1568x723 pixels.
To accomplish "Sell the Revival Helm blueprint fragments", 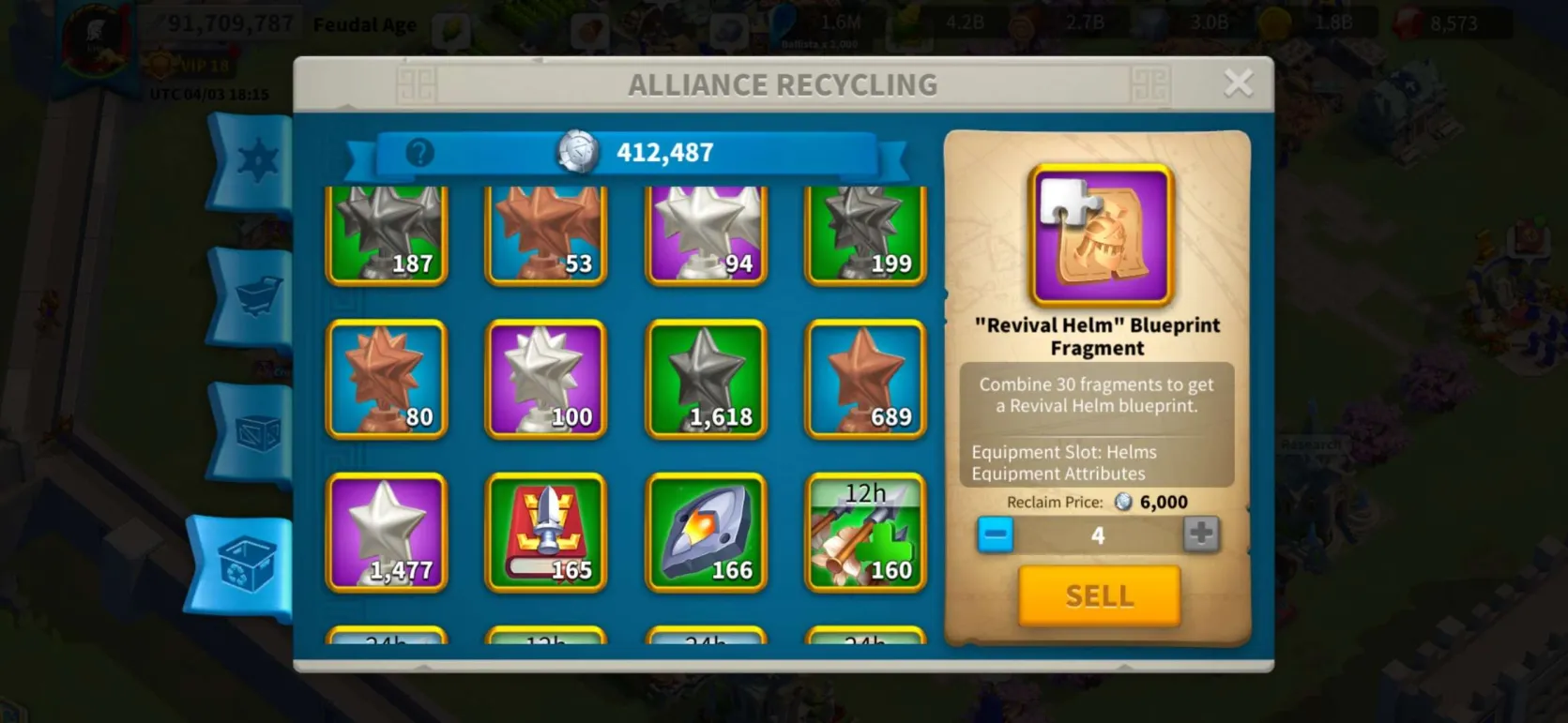I will (x=1099, y=596).
